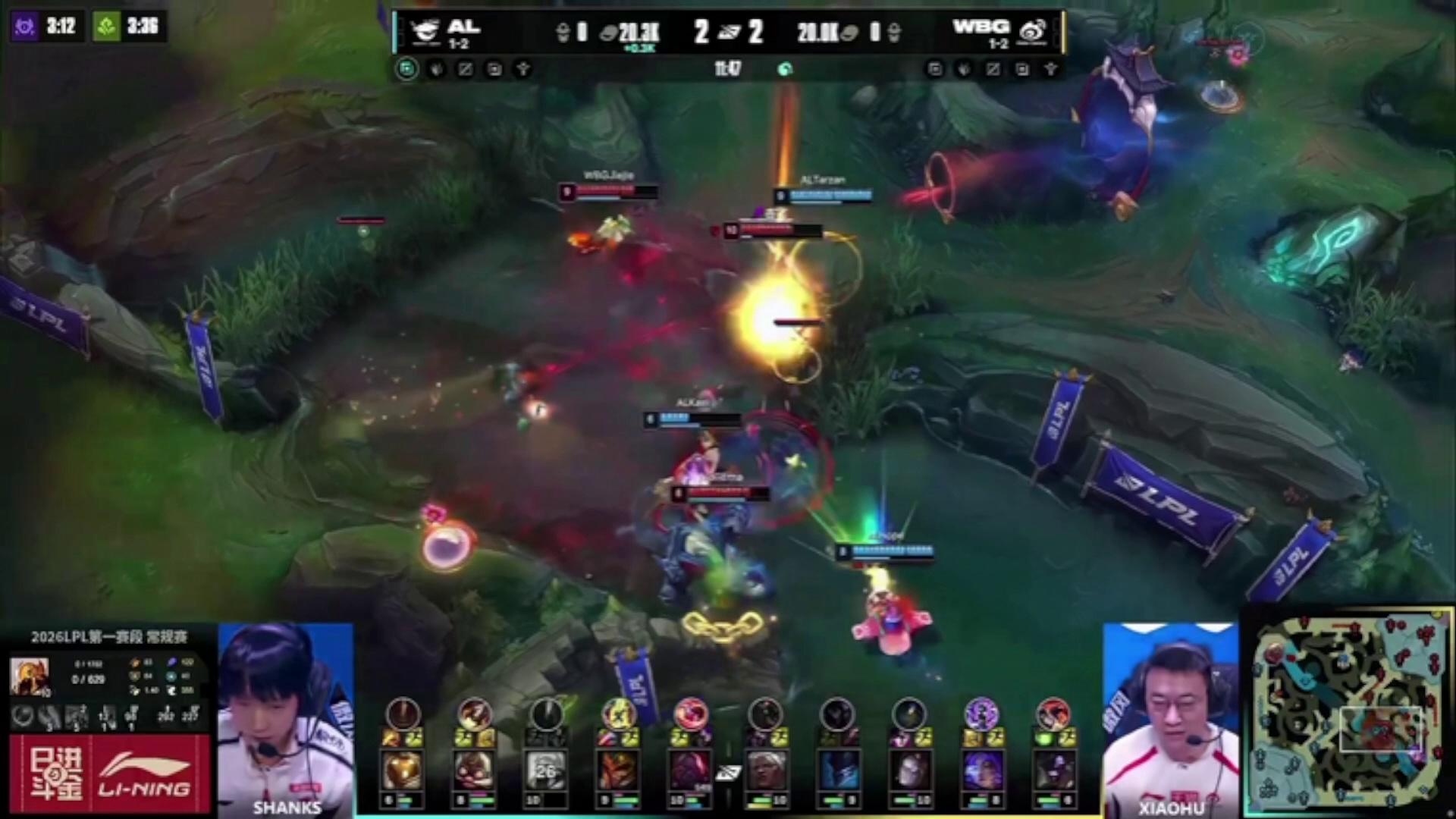The width and height of the screenshot is (1456, 819).
Task: Click the green dragon timer icon
Action: pyautogui.click(x=105, y=27)
